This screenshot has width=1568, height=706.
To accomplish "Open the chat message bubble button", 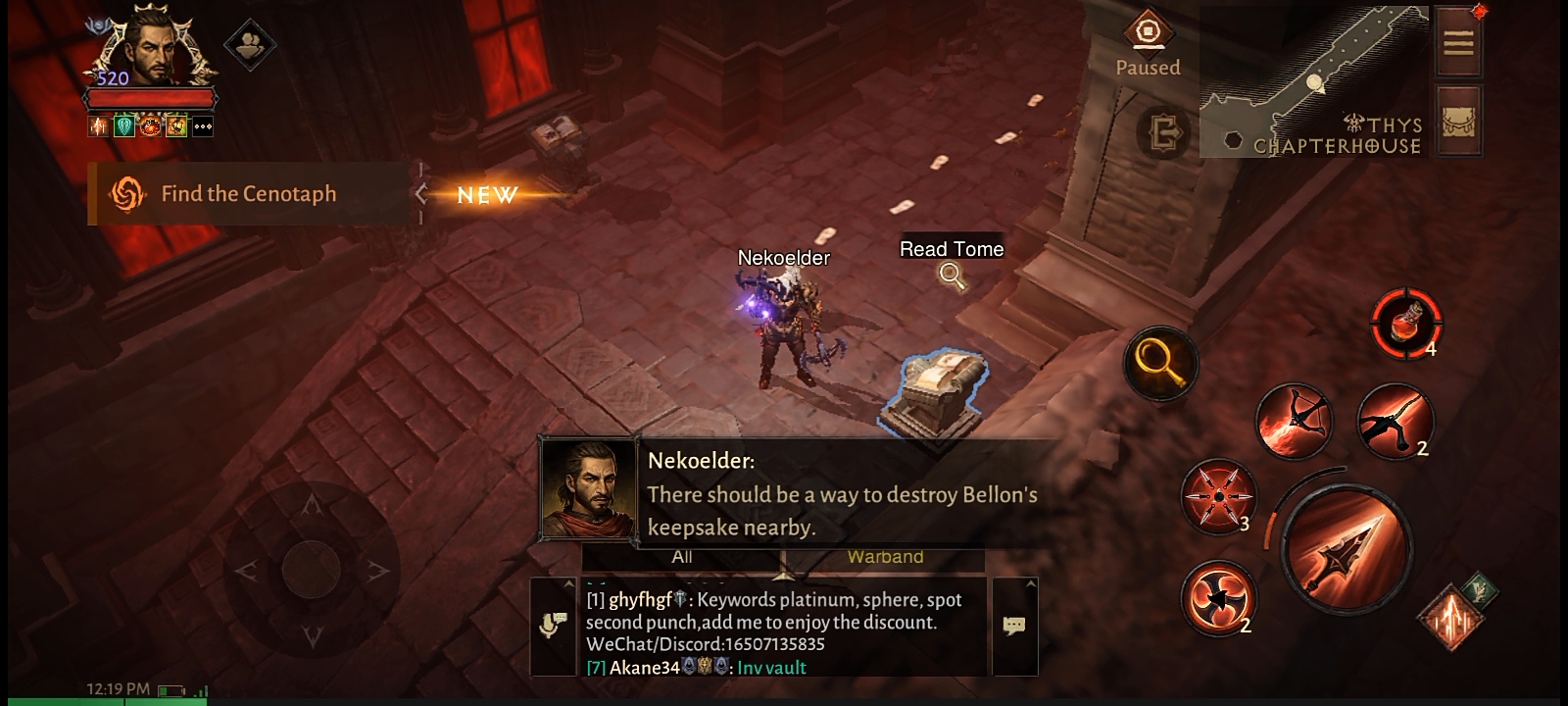I will pyautogui.click(x=1014, y=626).
